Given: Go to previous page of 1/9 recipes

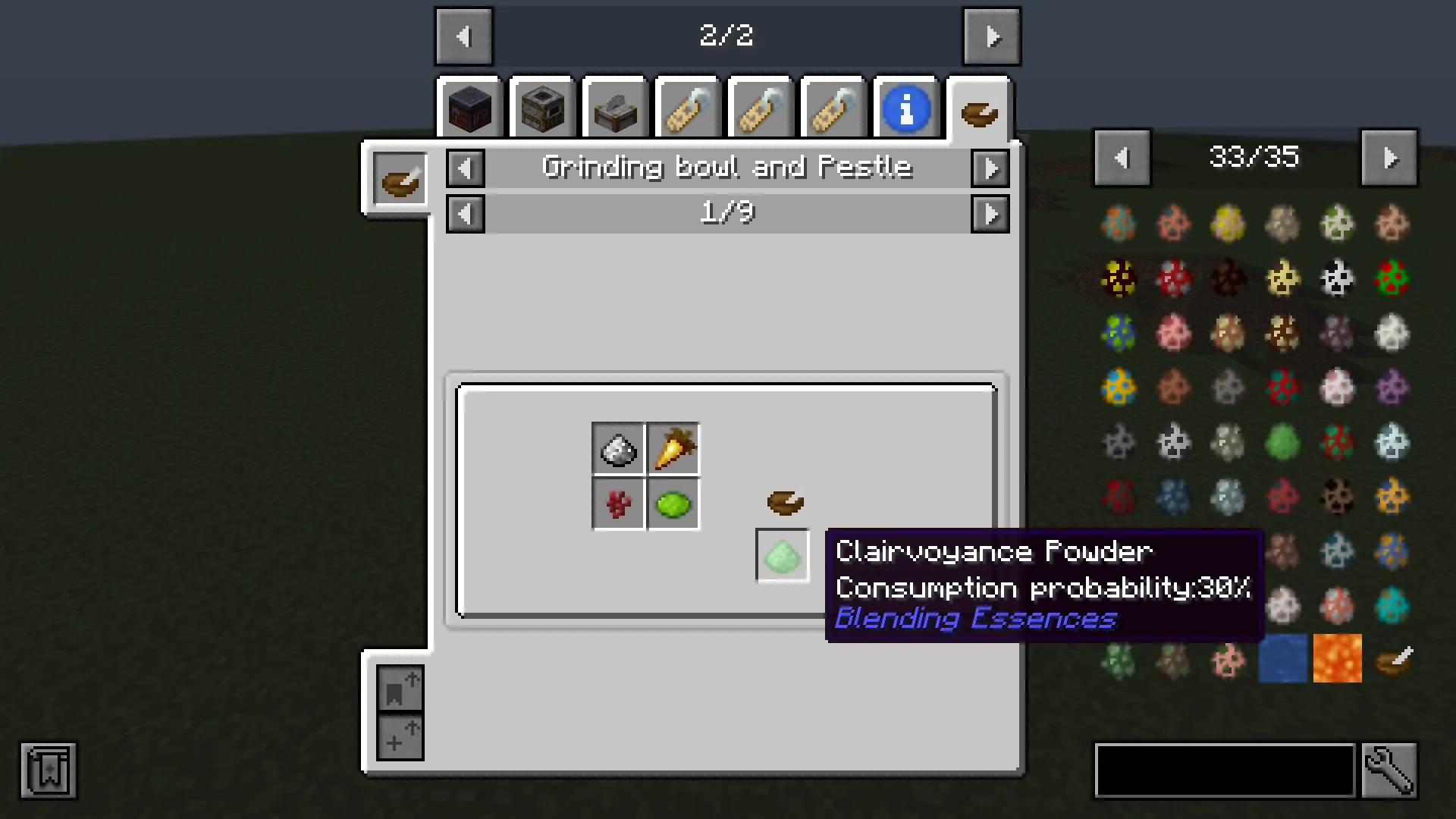Looking at the screenshot, I should click(465, 214).
